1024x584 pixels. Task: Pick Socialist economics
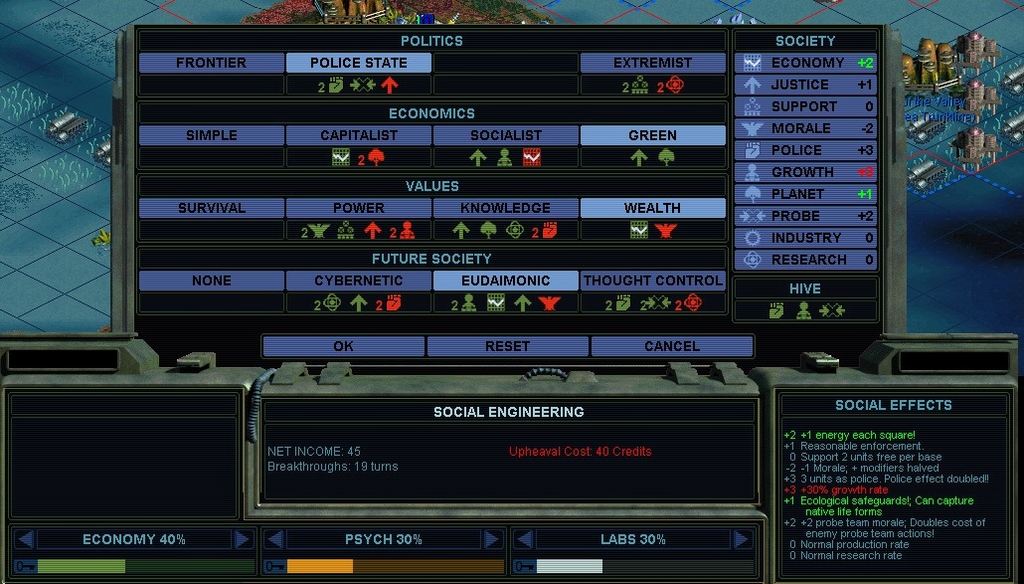coord(505,135)
